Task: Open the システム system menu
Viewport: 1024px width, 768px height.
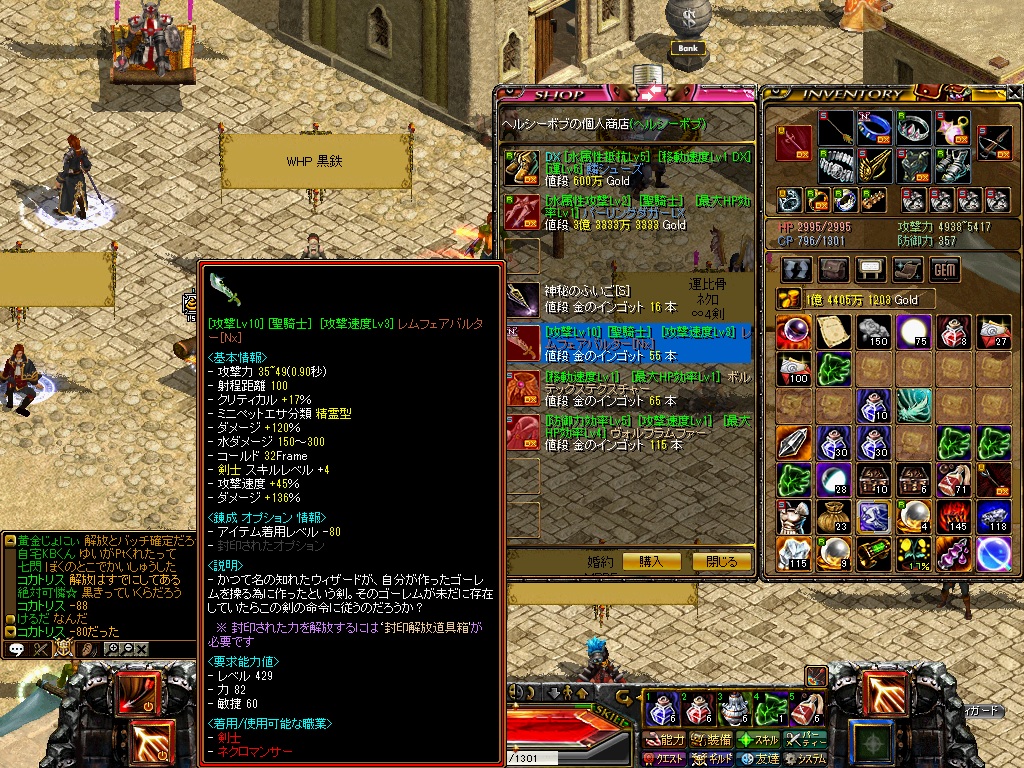Action: 806,759
